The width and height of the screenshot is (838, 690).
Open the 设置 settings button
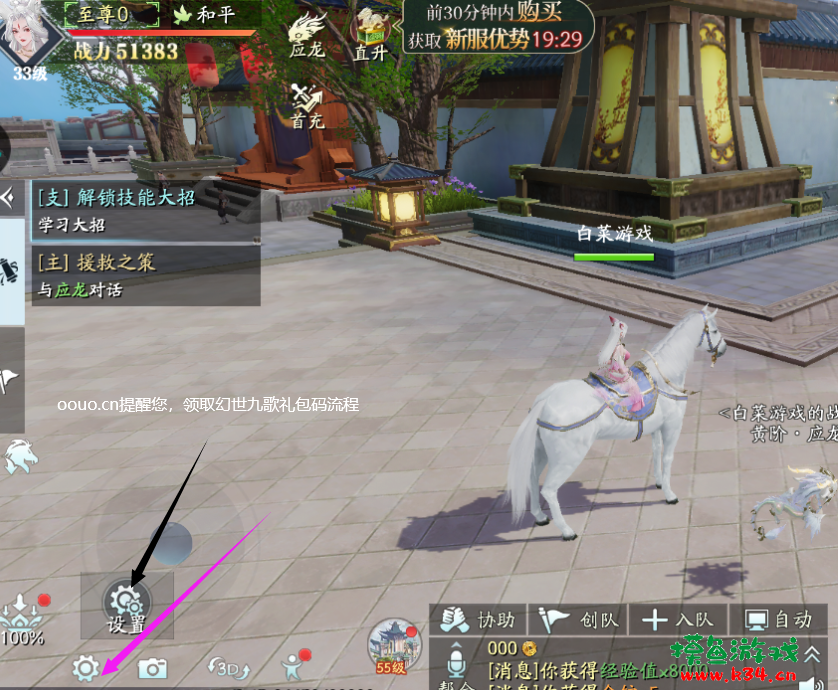127,606
